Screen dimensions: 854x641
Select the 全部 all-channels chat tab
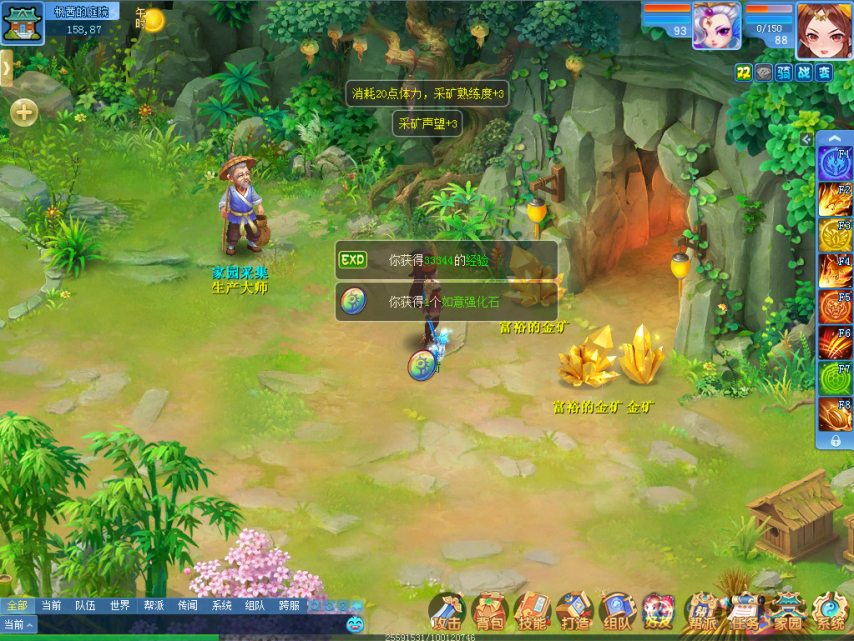(x=17, y=605)
